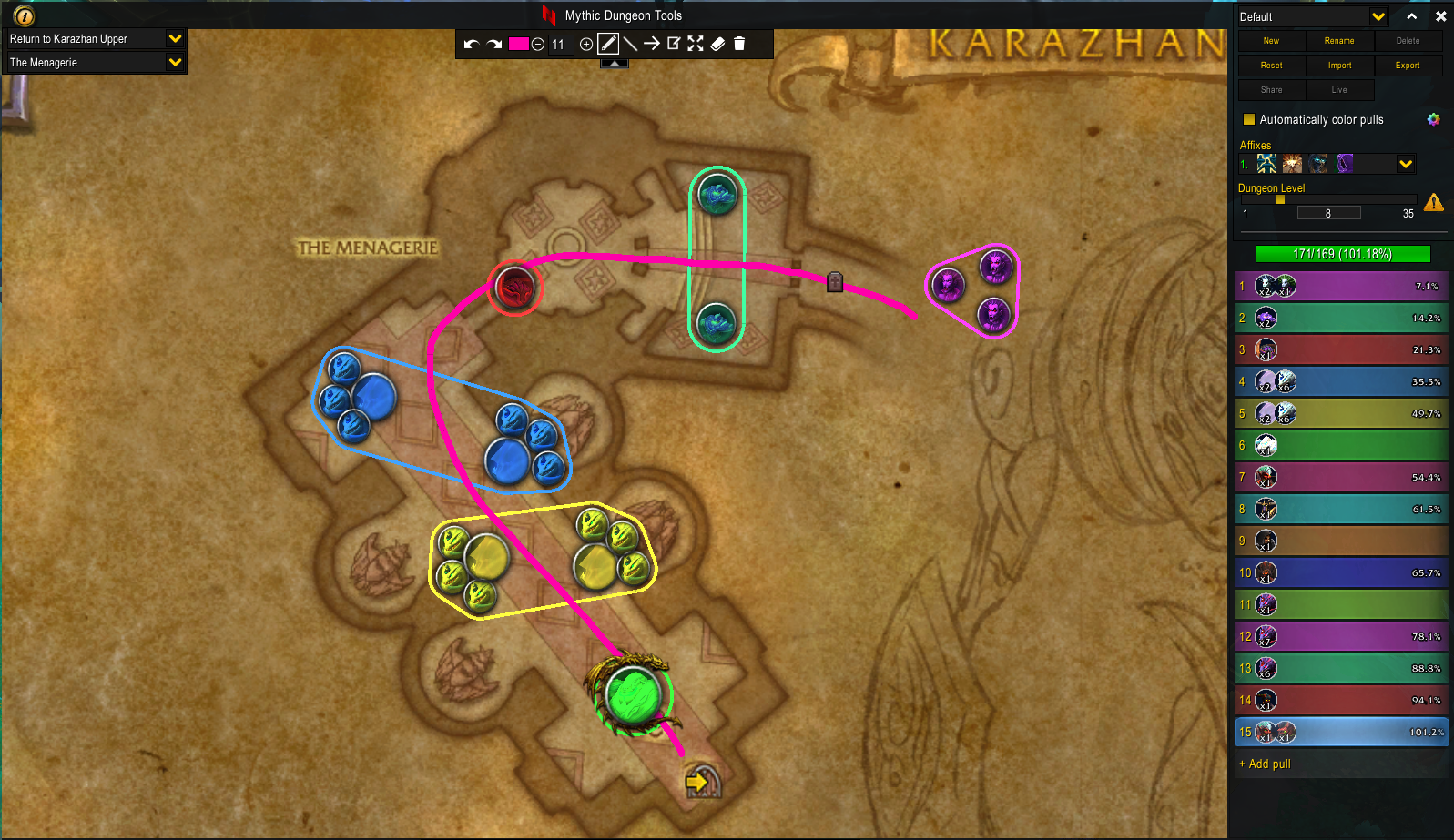Undo the last drawing action
Screen dimensions: 1454x840
click(471, 44)
